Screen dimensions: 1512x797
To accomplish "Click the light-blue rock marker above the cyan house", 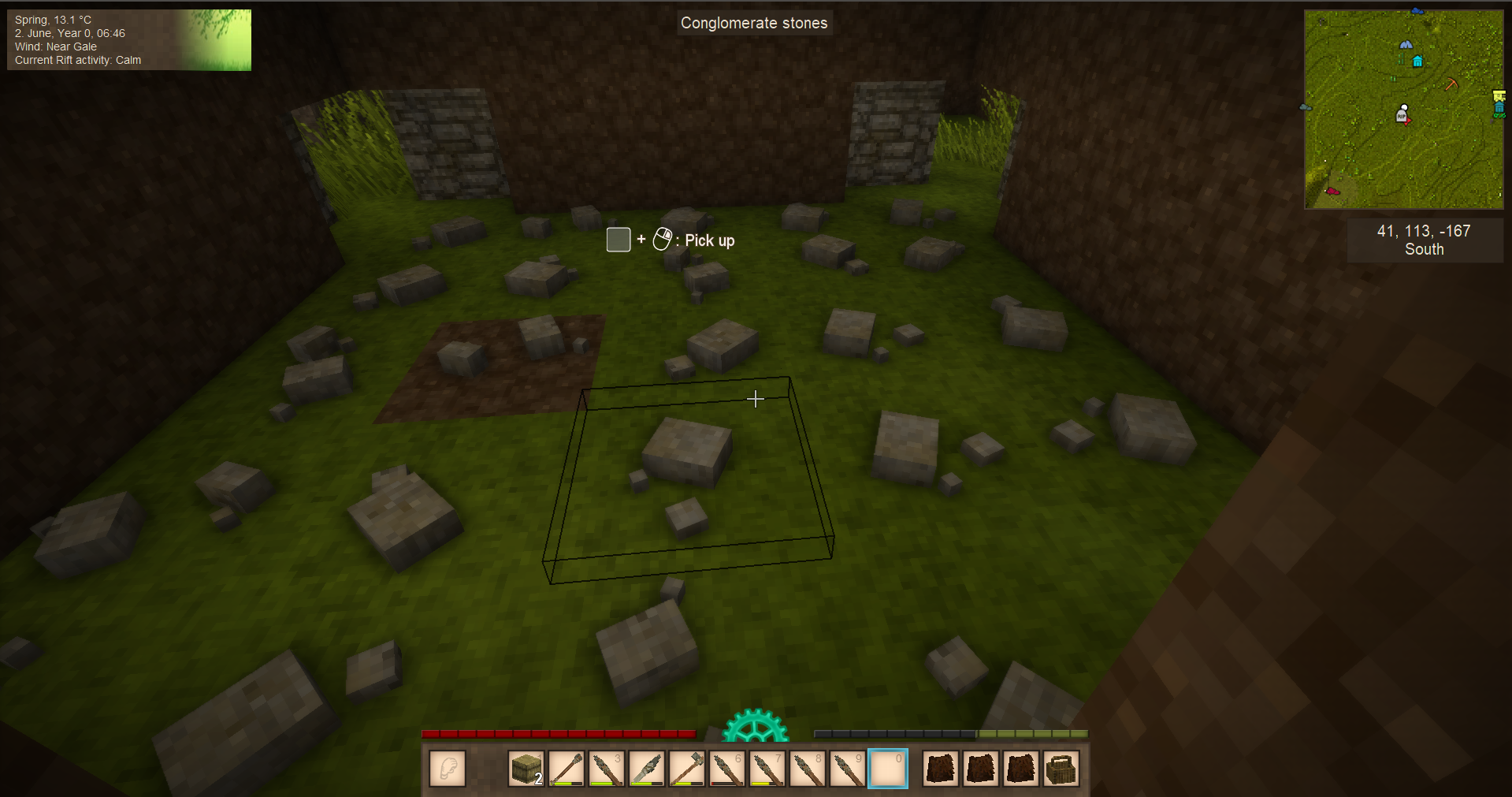I will click(1406, 45).
